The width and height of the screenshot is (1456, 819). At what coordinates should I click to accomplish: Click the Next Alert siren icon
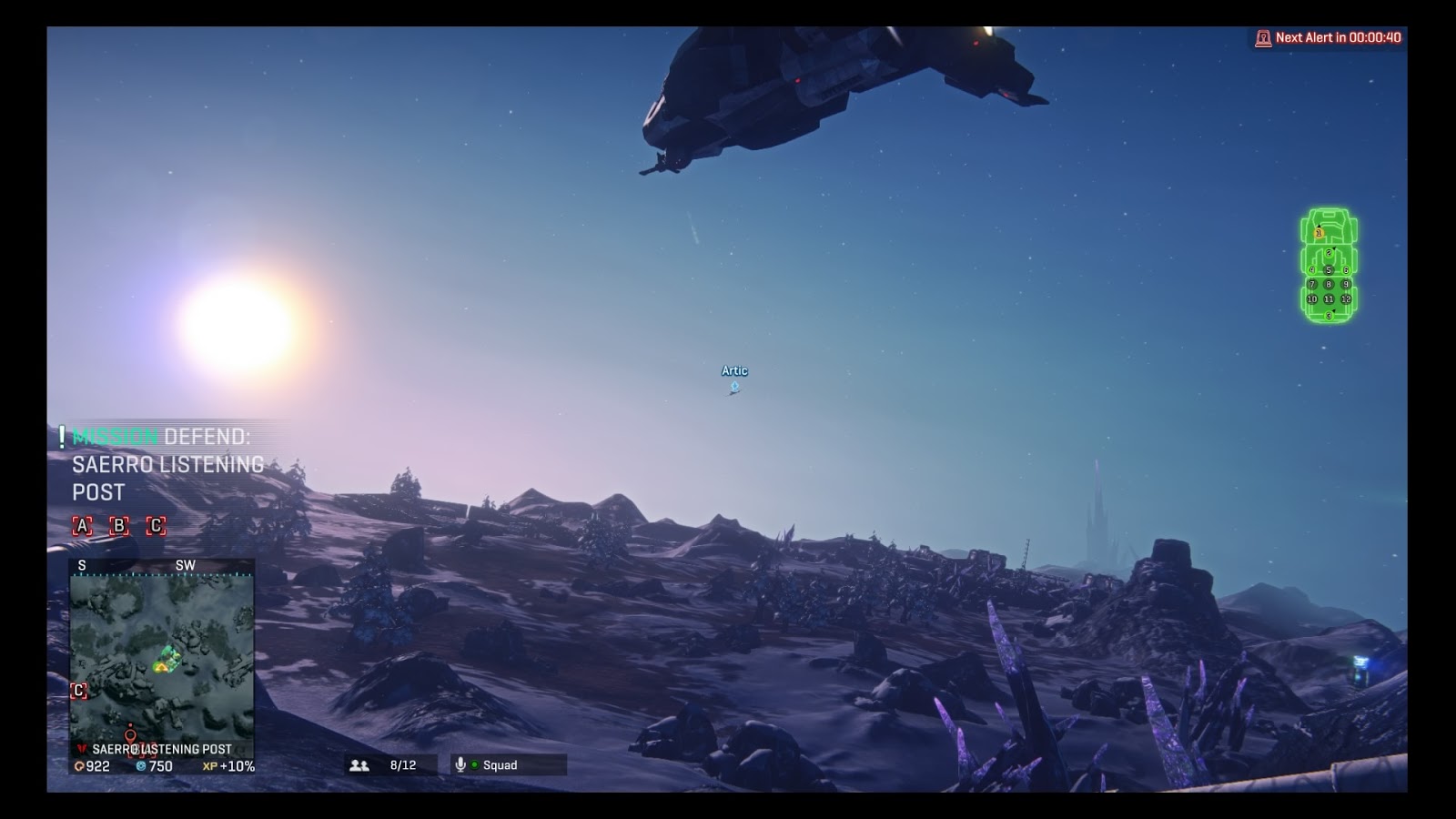[x=1263, y=38]
